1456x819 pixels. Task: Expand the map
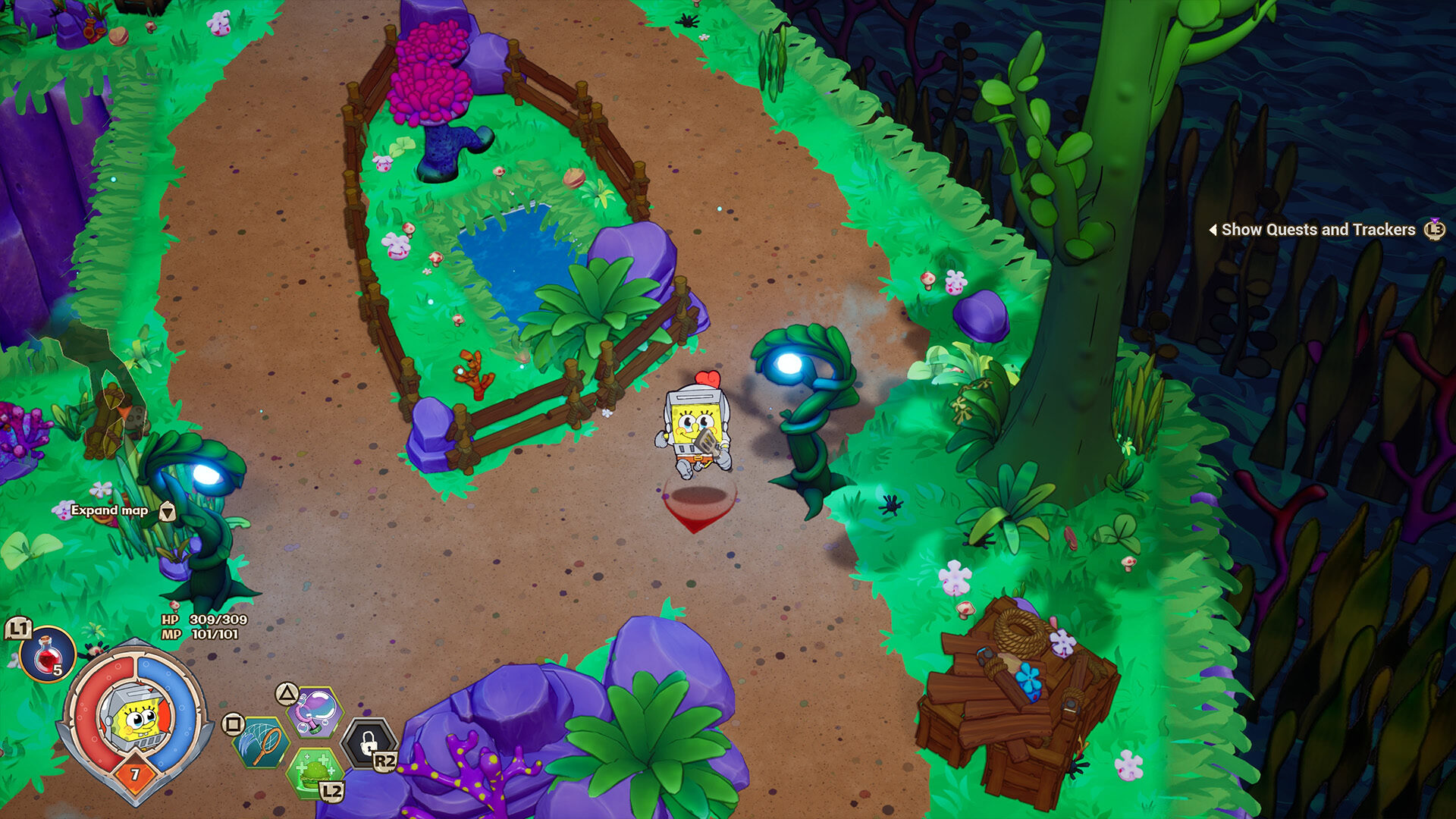[x=111, y=510]
